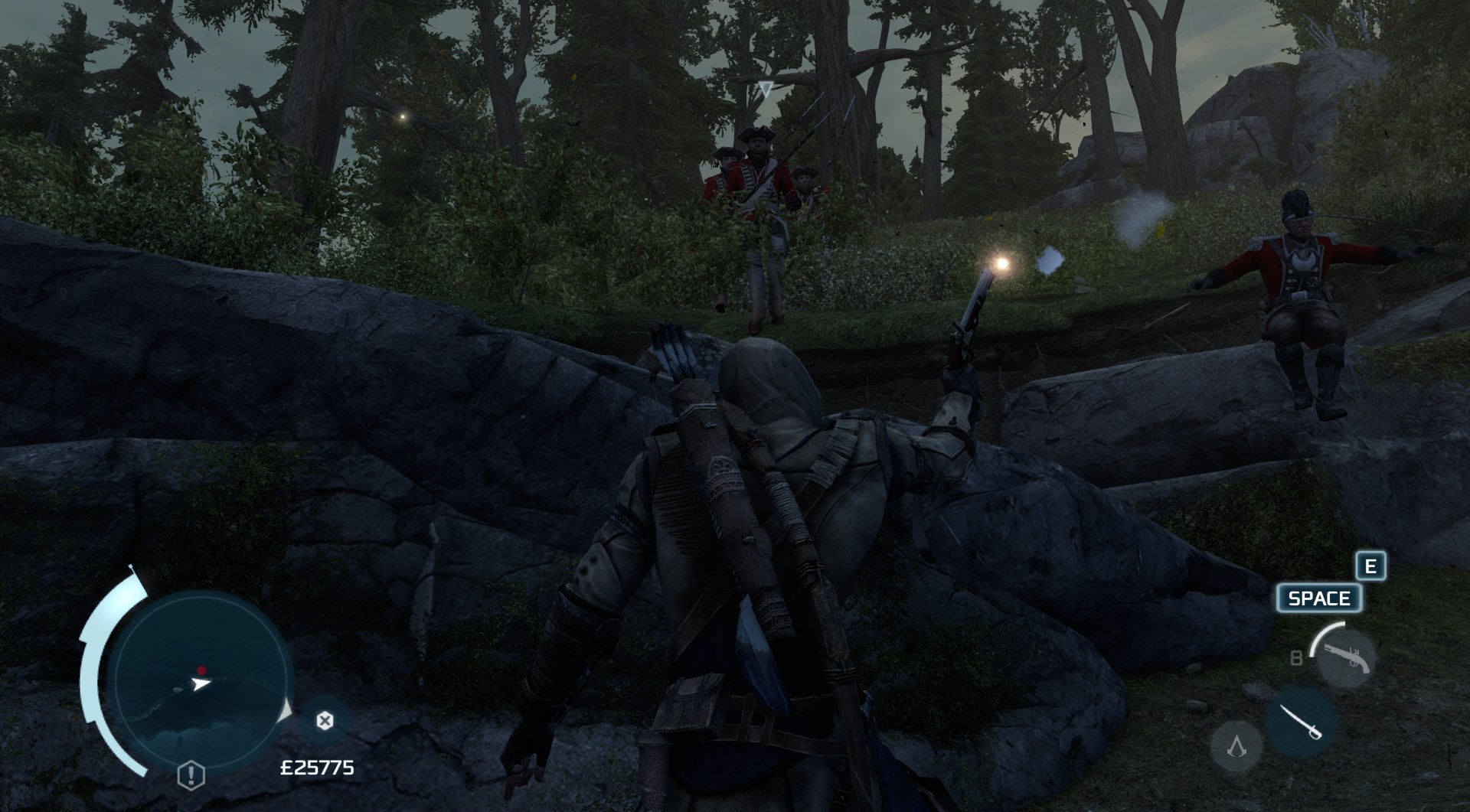The image size is (1470, 812).
Task: Click the red enemy dot on the minimap
Action: pos(201,670)
